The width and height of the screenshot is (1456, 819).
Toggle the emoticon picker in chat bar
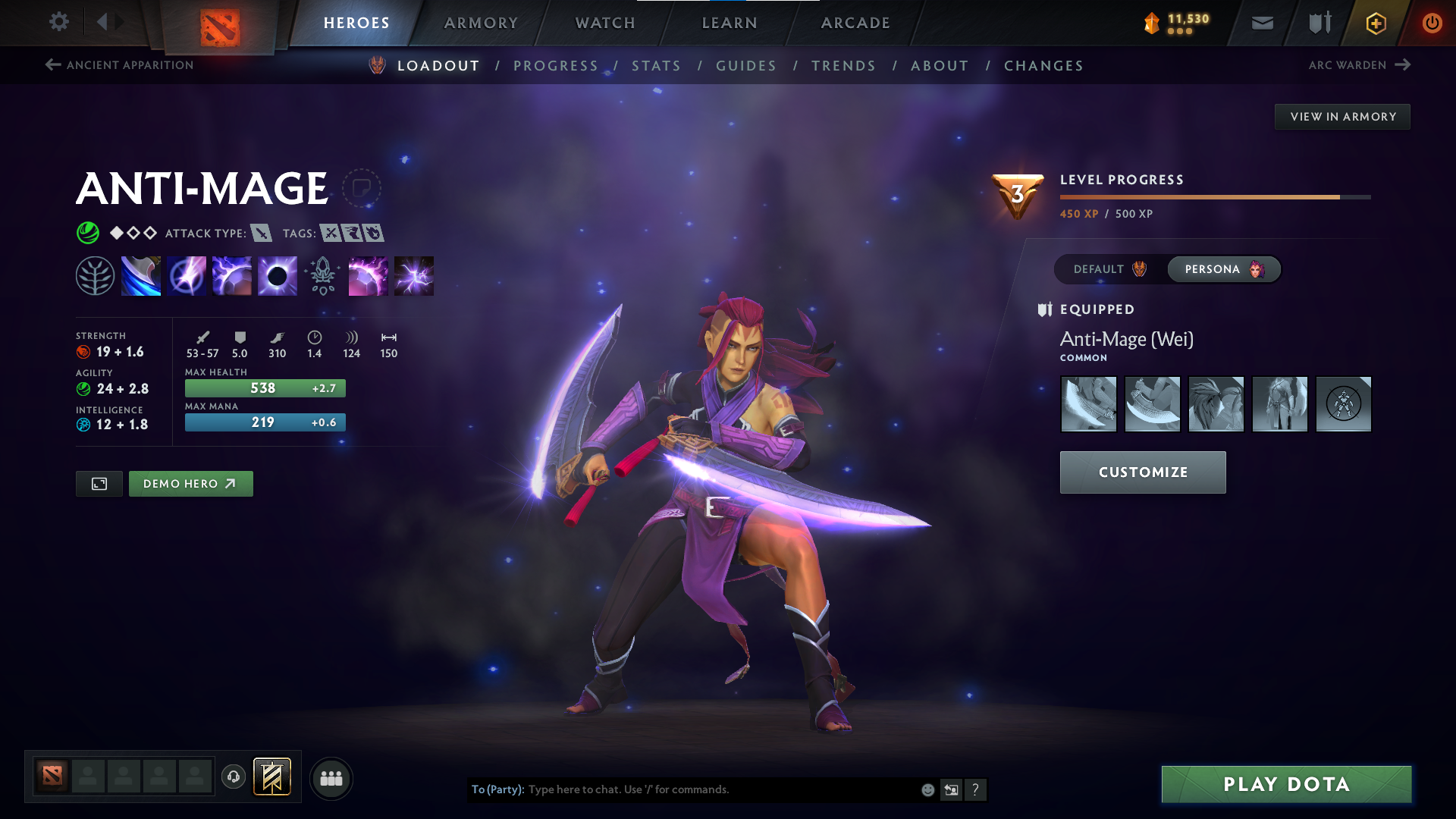click(x=927, y=789)
